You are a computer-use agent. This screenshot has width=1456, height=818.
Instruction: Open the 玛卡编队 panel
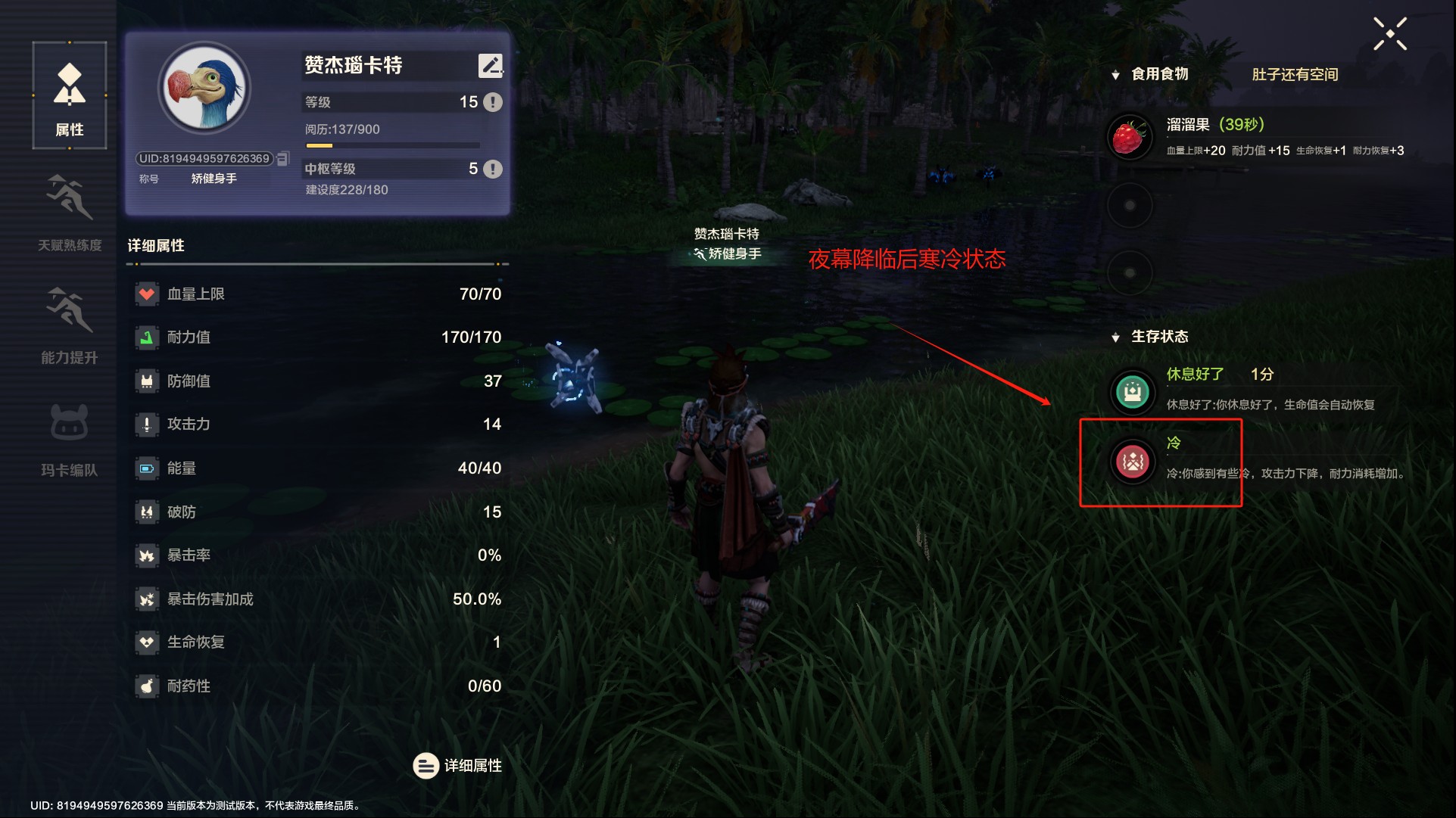(69, 443)
